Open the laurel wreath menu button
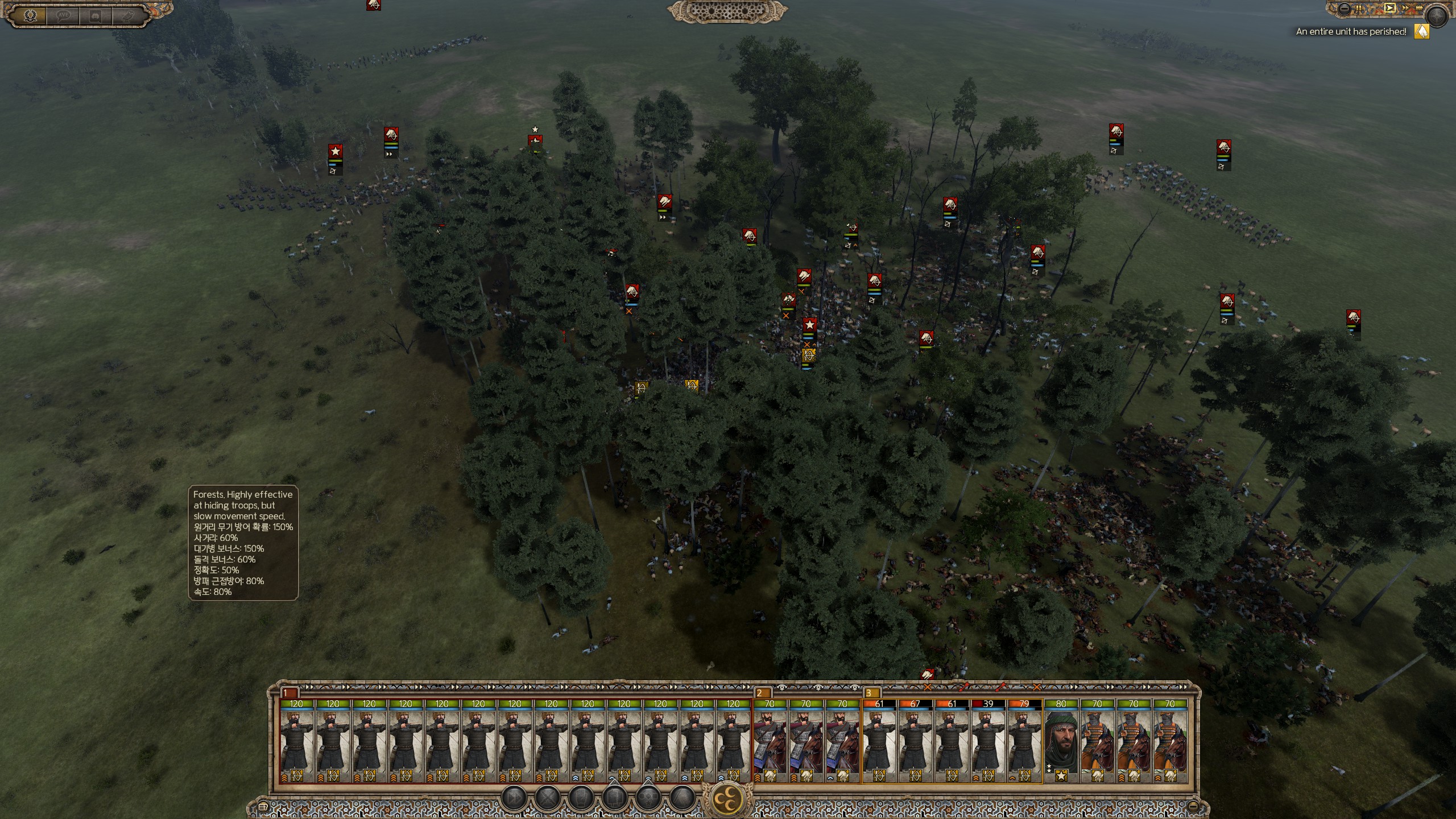Image resolution: width=1456 pixels, height=819 pixels. tap(30, 15)
